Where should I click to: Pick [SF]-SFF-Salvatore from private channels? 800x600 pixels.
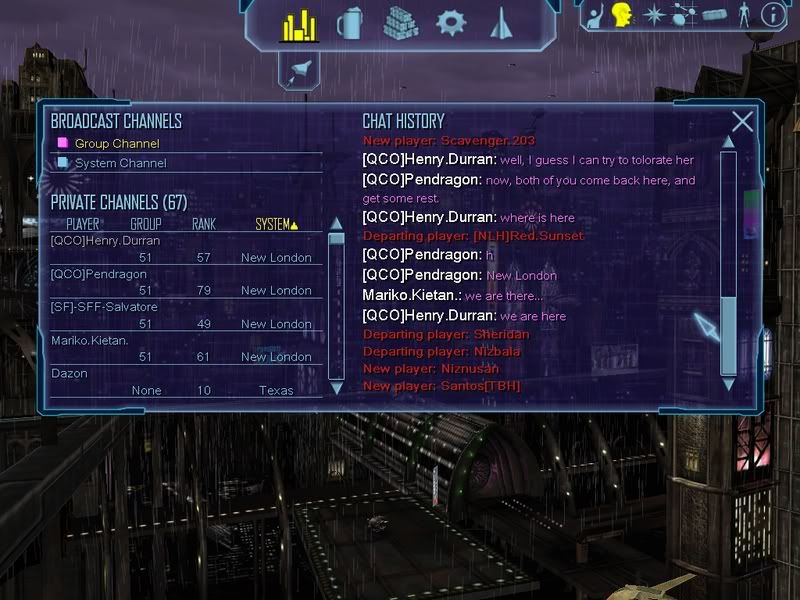click(x=104, y=307)
